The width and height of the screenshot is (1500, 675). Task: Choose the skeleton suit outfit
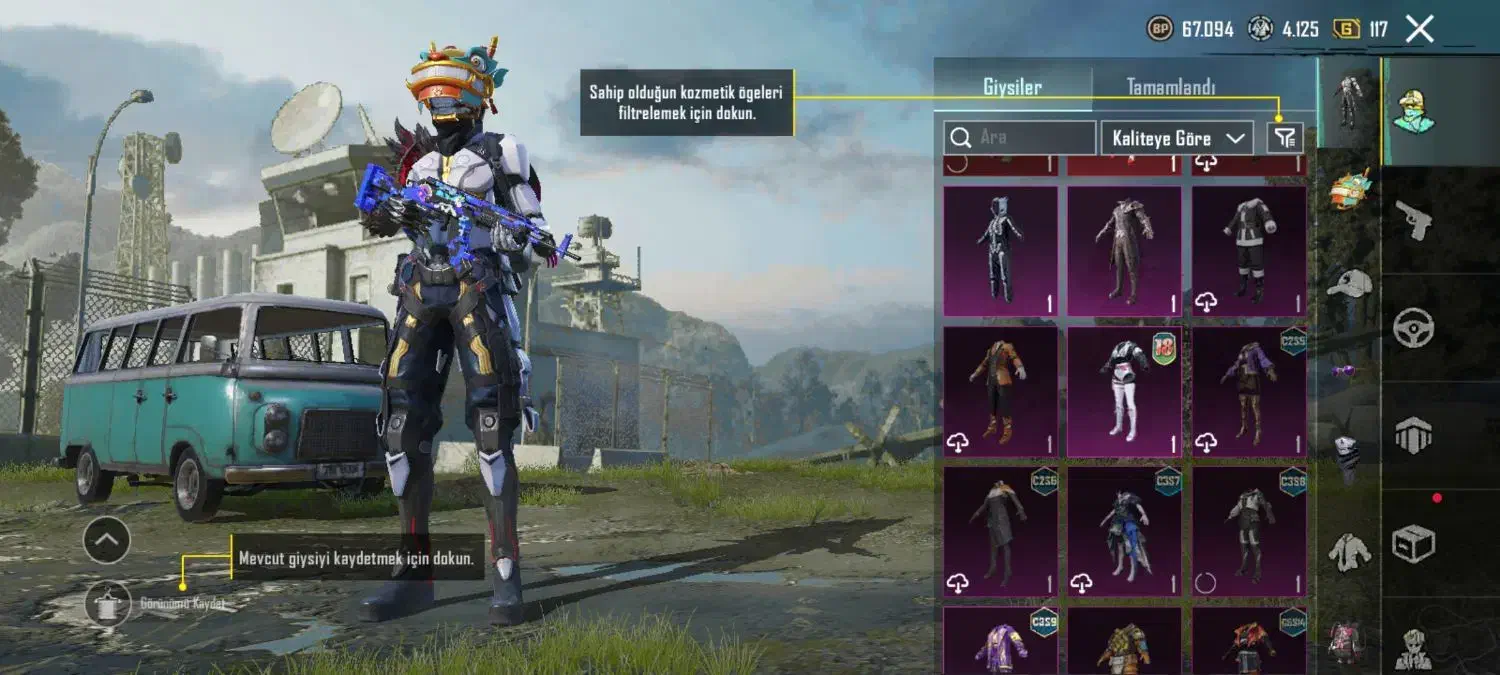coord(1000,251)
